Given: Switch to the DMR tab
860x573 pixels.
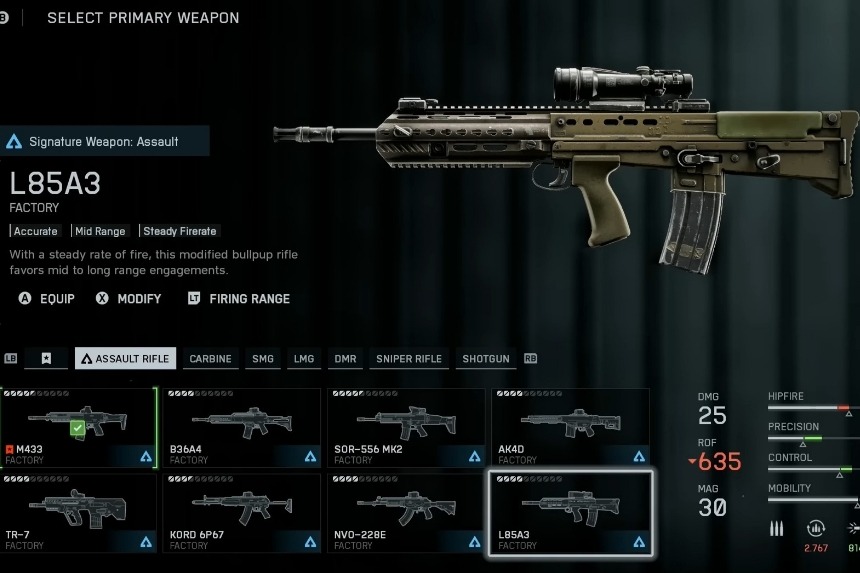Looking at the screenshot, I should point(345,358).
